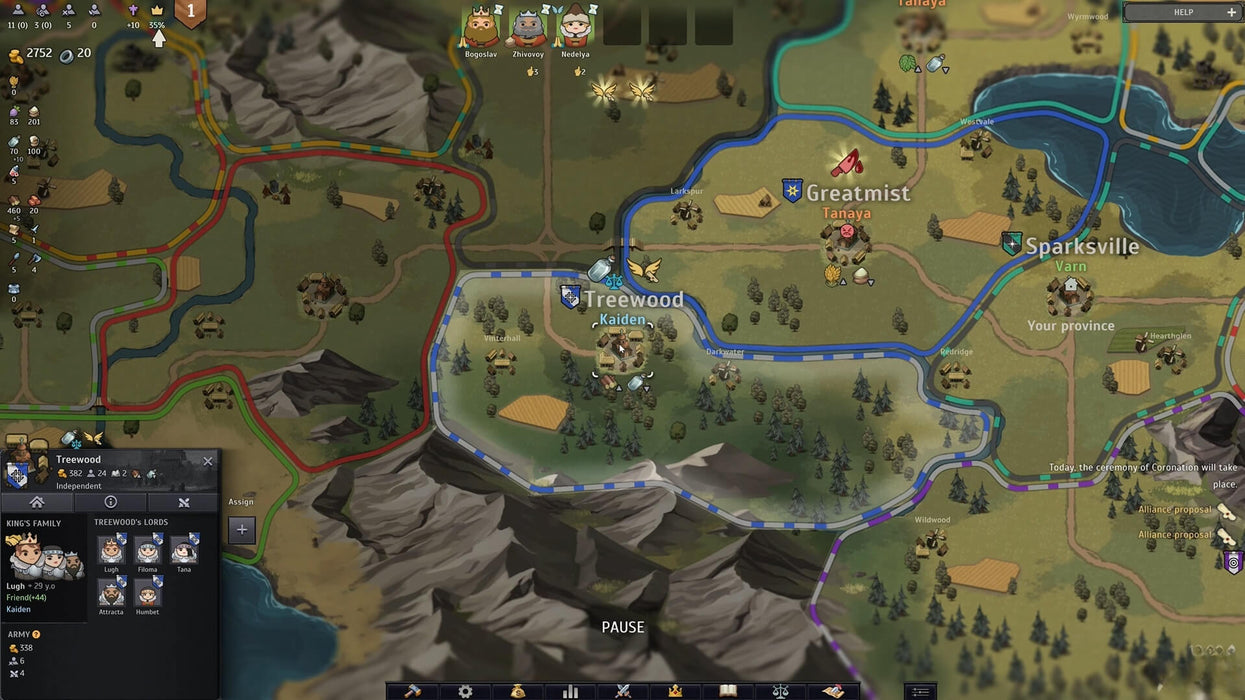Open the crown menu in bottom toolbar
The height and width of the screenshot is (700, 1245).
675,691
